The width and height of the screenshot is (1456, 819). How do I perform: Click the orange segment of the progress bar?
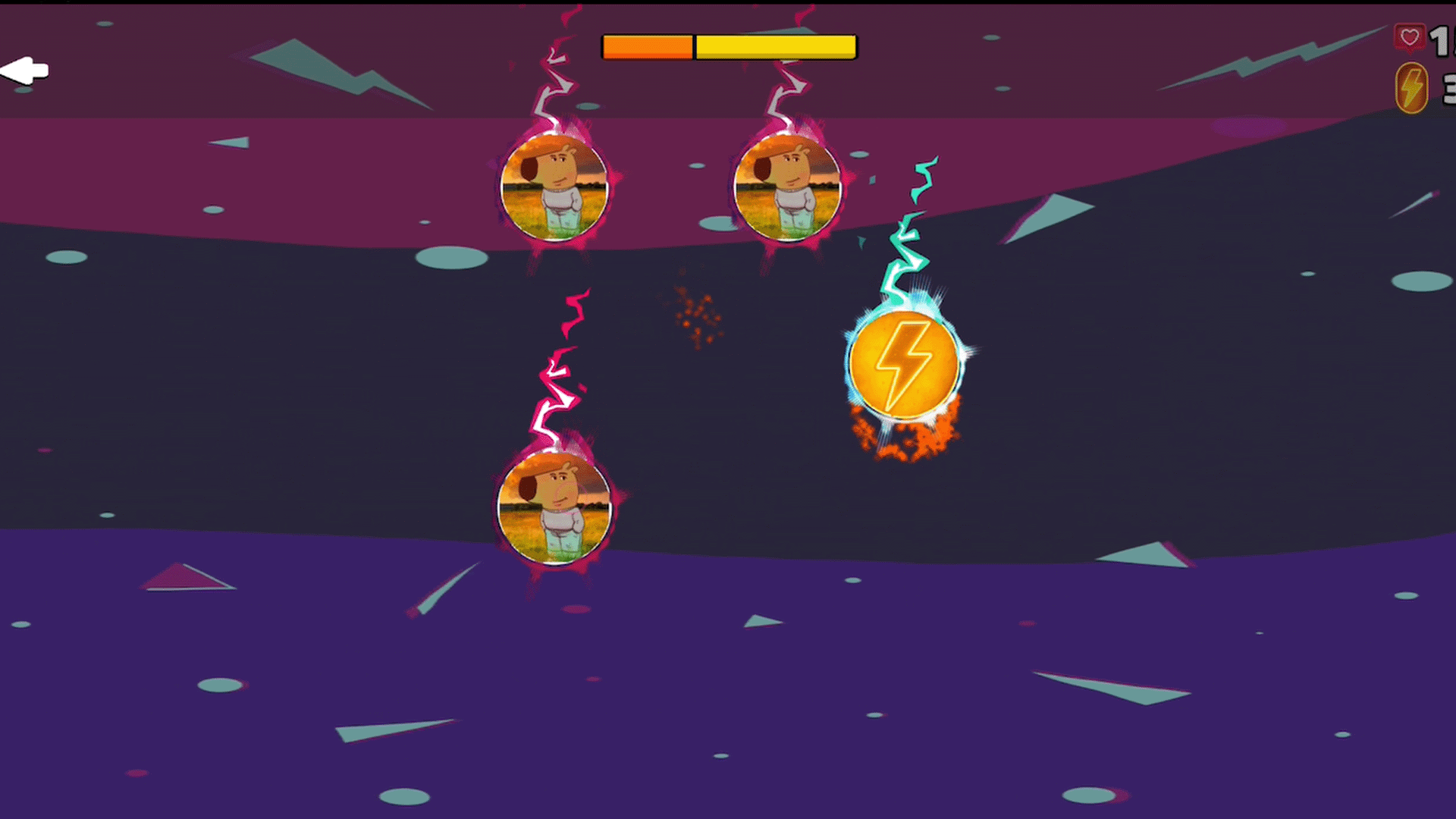coord(646,47)
